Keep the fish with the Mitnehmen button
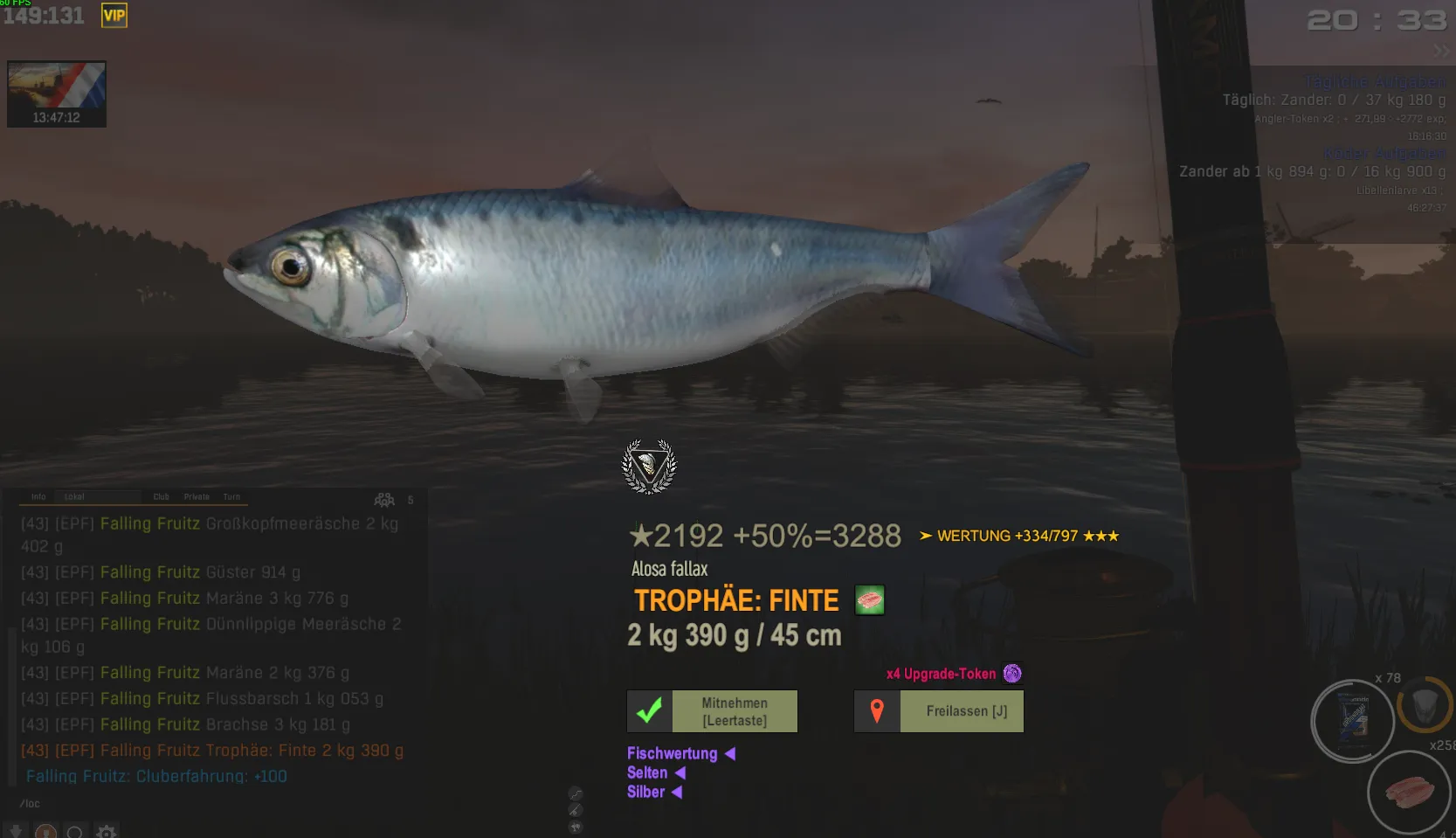 tap(712, 711)
